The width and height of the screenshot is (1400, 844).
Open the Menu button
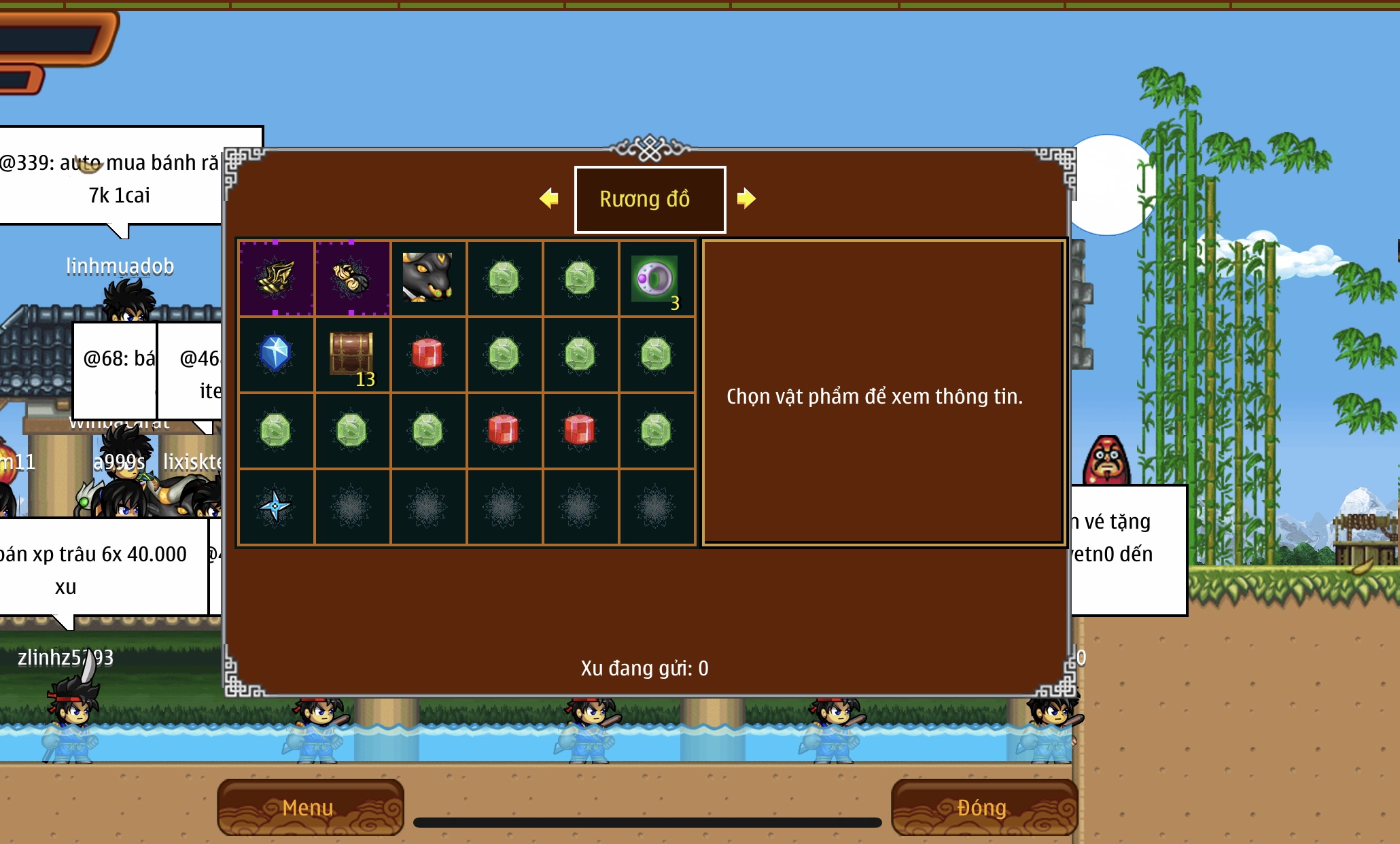[x=310, y=807]
